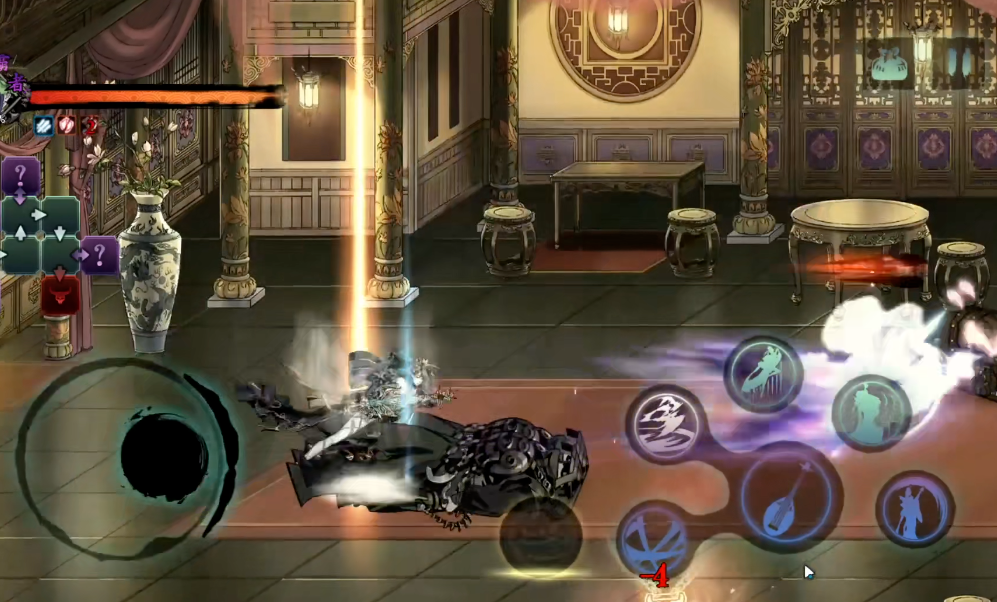Activate the lute player stance skill

pyautogui.click(x=914, y=508)
